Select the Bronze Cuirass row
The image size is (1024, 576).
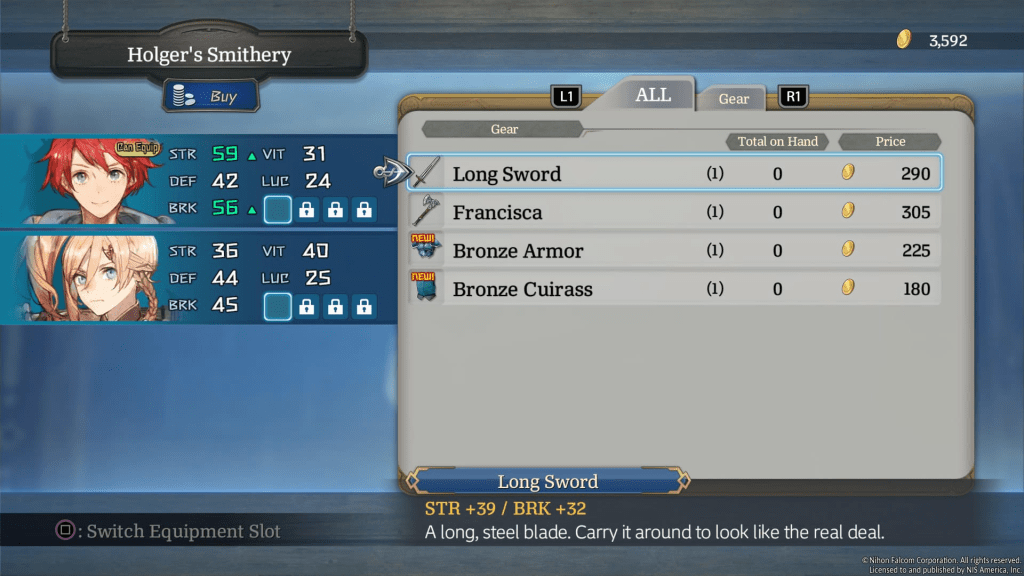click(673, 289)
